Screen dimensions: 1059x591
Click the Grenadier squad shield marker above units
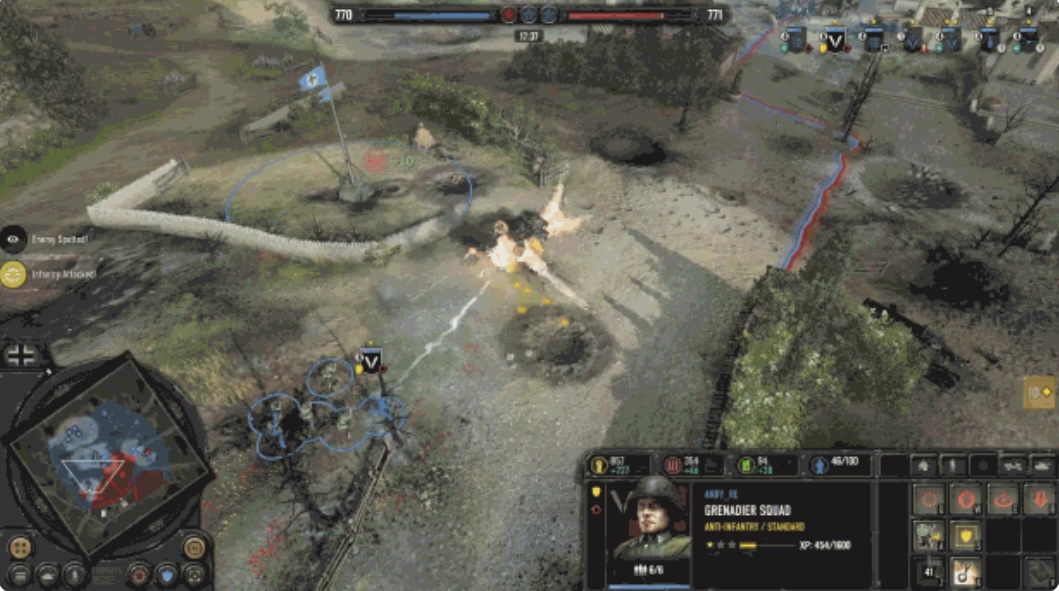(x=371, y=361)
